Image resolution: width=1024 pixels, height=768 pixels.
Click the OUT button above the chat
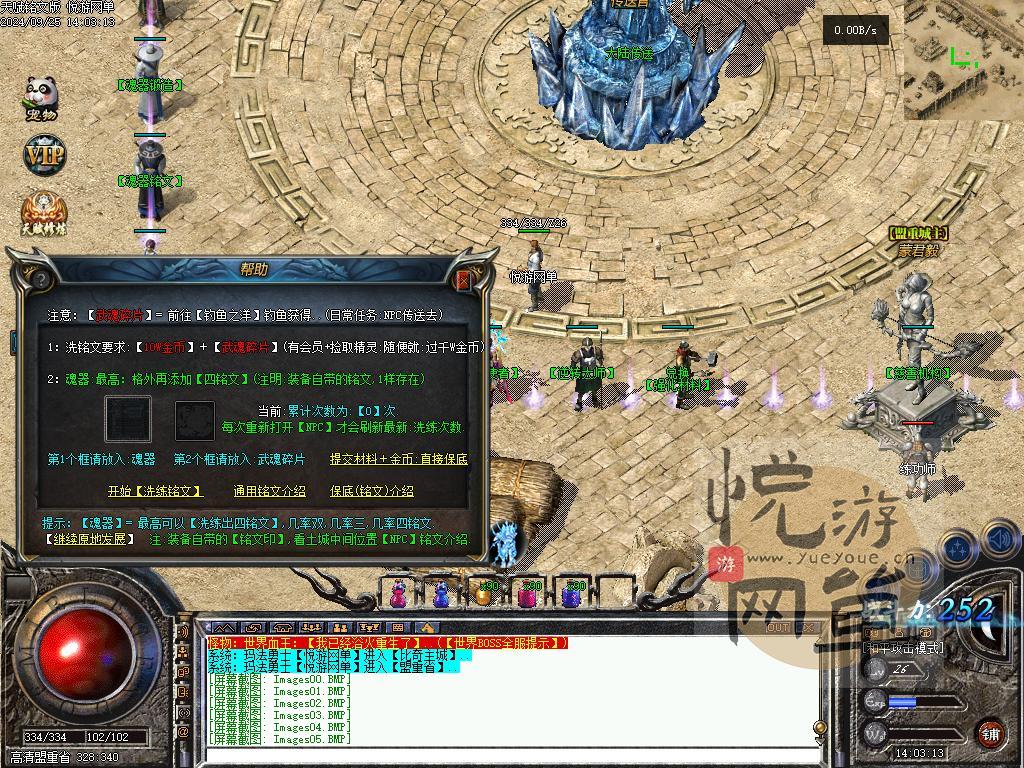click(x=777, y=628)
